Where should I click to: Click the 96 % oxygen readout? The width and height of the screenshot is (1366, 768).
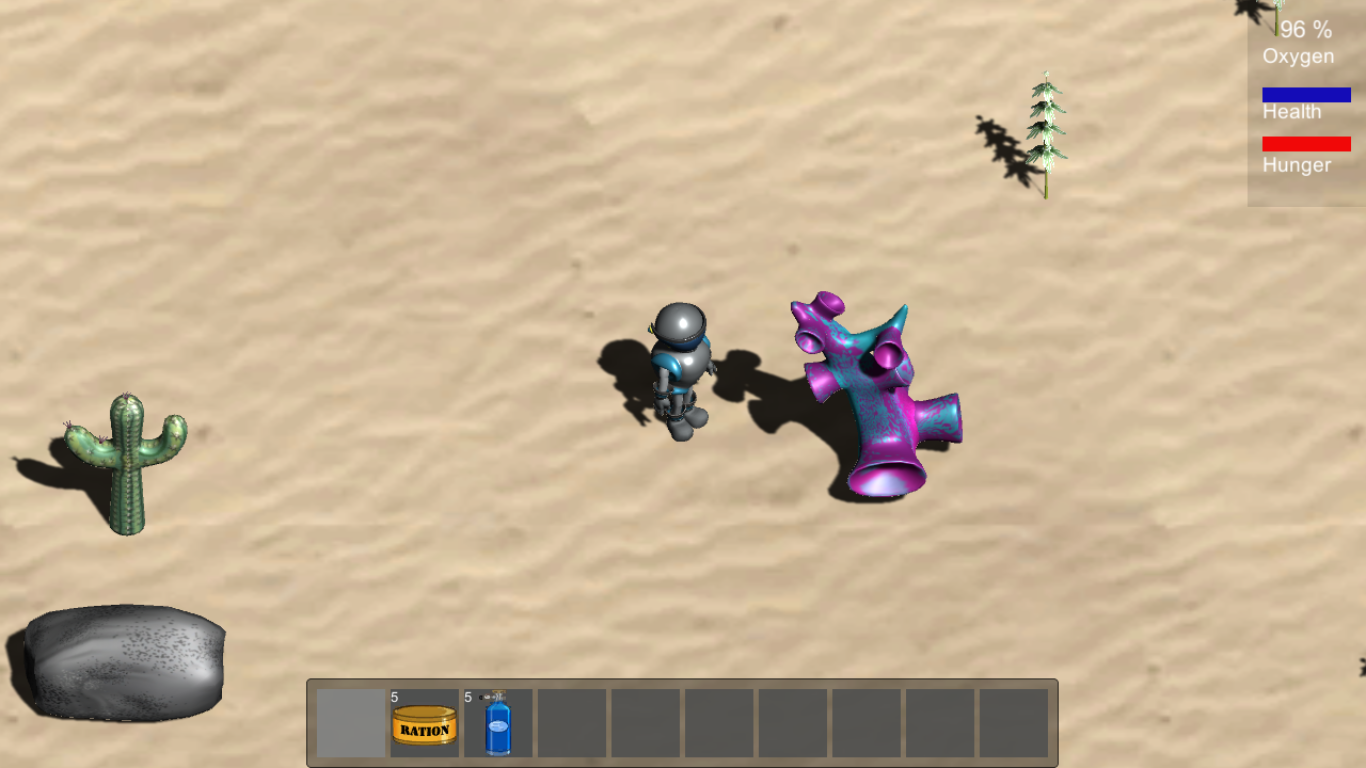[1306, 31]
